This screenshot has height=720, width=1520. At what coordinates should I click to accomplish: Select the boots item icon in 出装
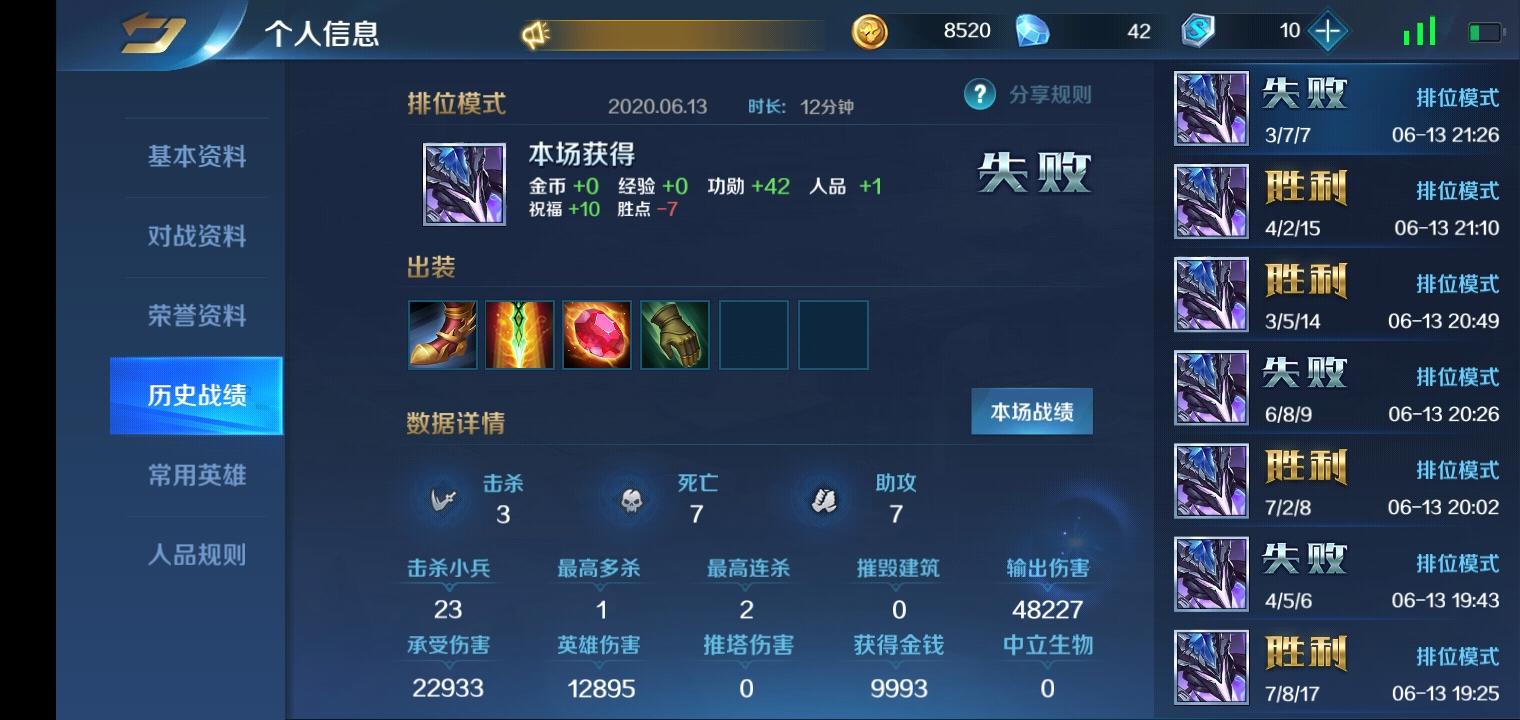point(442,334)
